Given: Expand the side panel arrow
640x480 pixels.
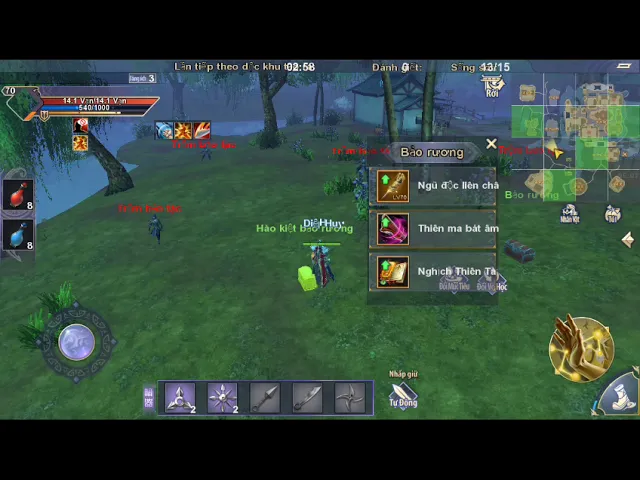Looking at the screenshot, I should point(628,240).
